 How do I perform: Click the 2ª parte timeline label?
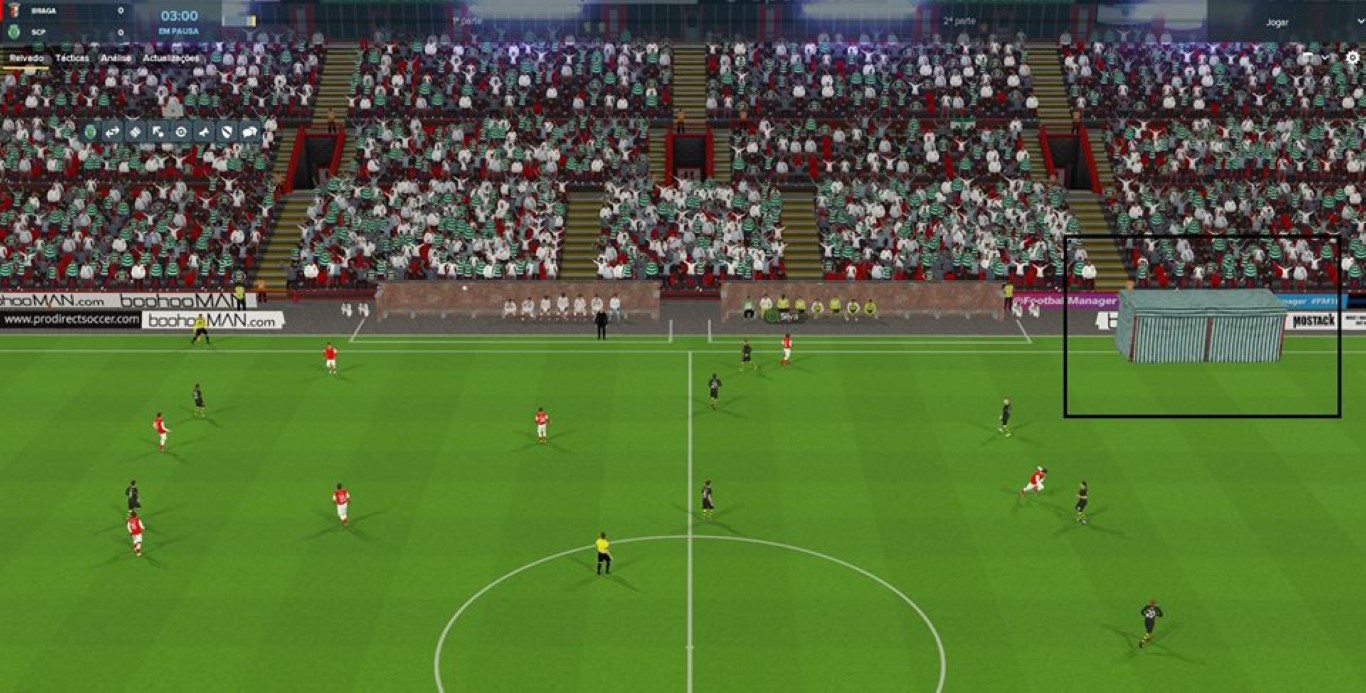[x=959, y=21]
